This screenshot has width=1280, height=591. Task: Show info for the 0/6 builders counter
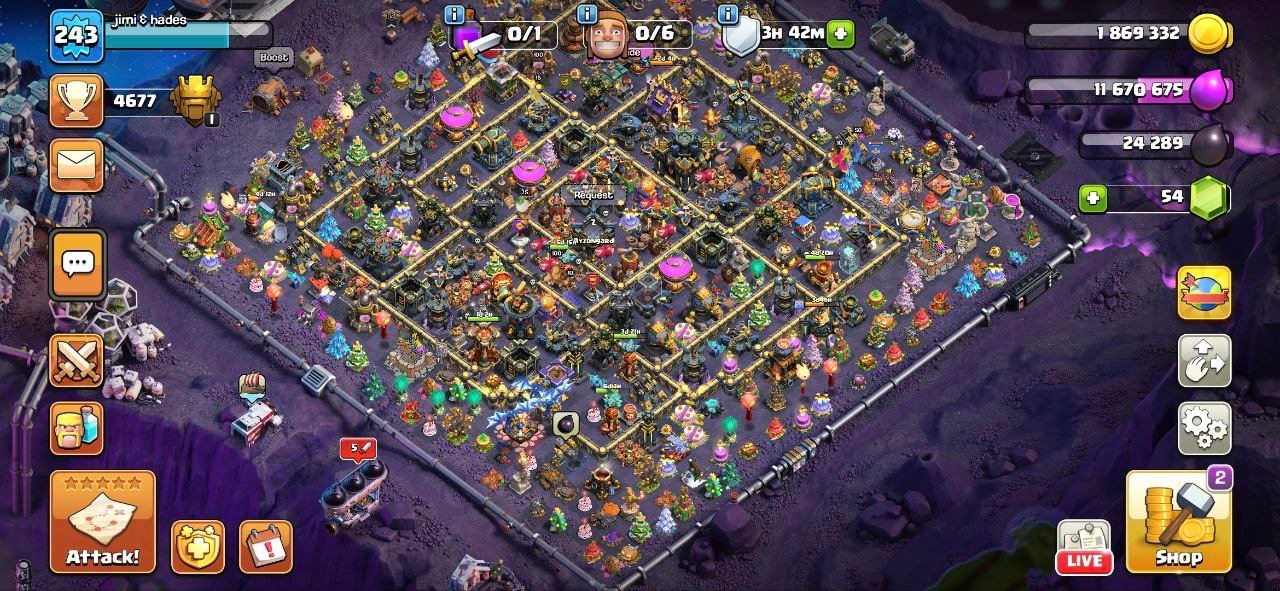588,14
